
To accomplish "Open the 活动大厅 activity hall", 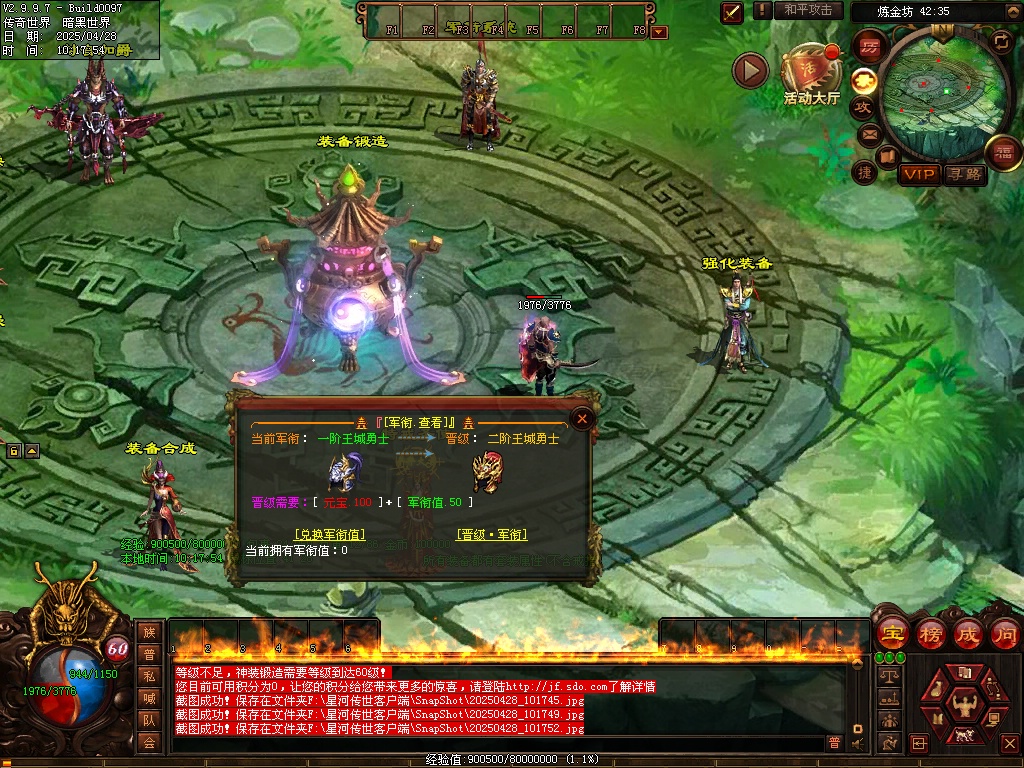I will point(811,76).
